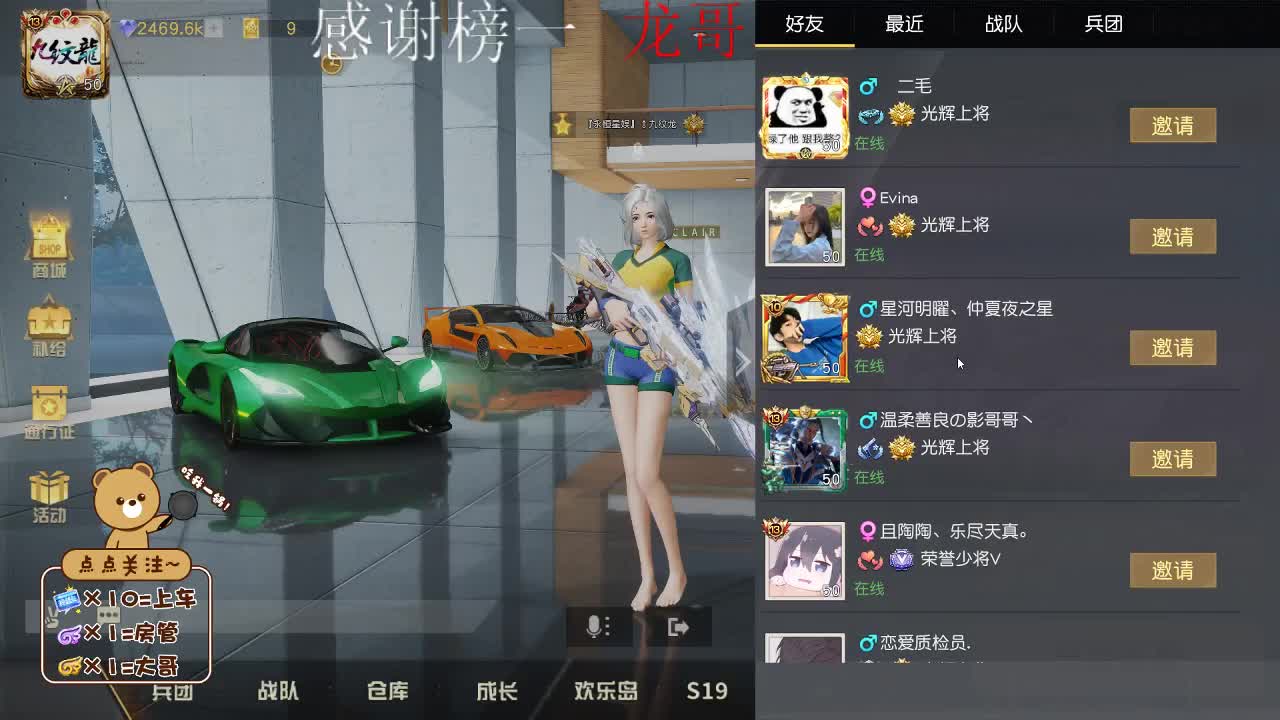Click the leave/exit icon beside the microphone
This screenshot has width=1280, height=720.
point(678,625)
